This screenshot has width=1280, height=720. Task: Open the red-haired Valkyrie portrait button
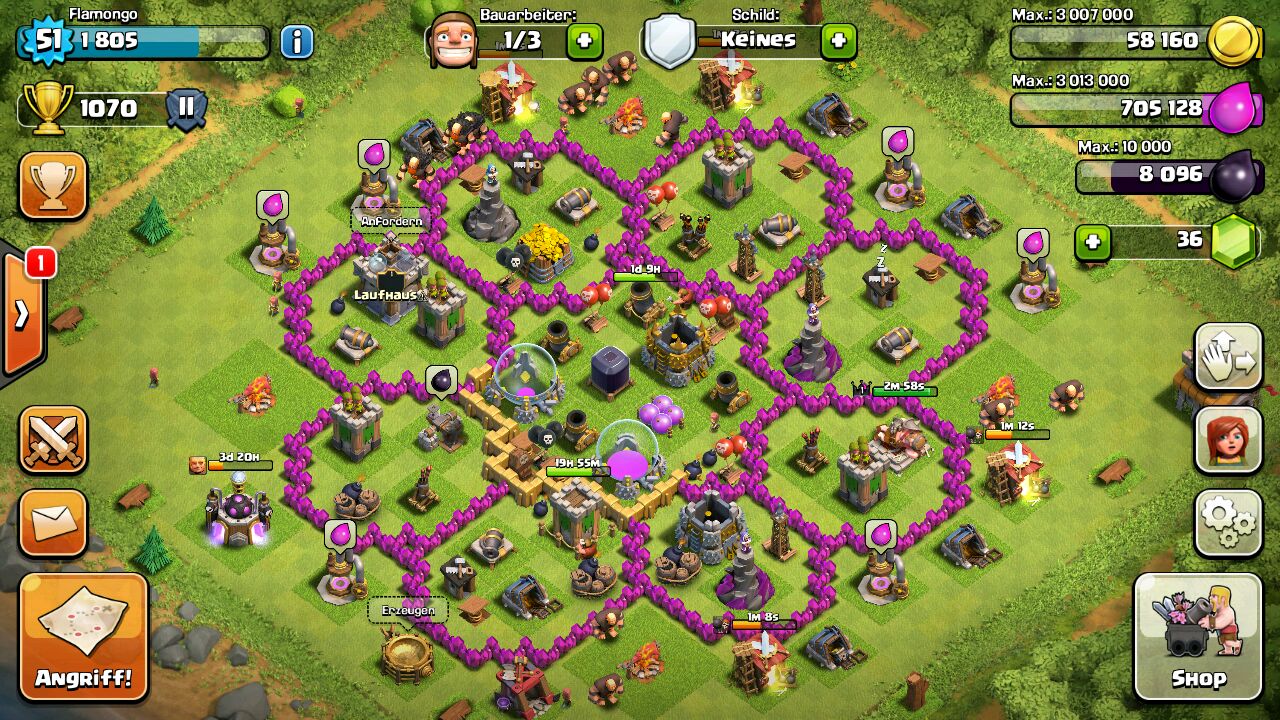1227,439
